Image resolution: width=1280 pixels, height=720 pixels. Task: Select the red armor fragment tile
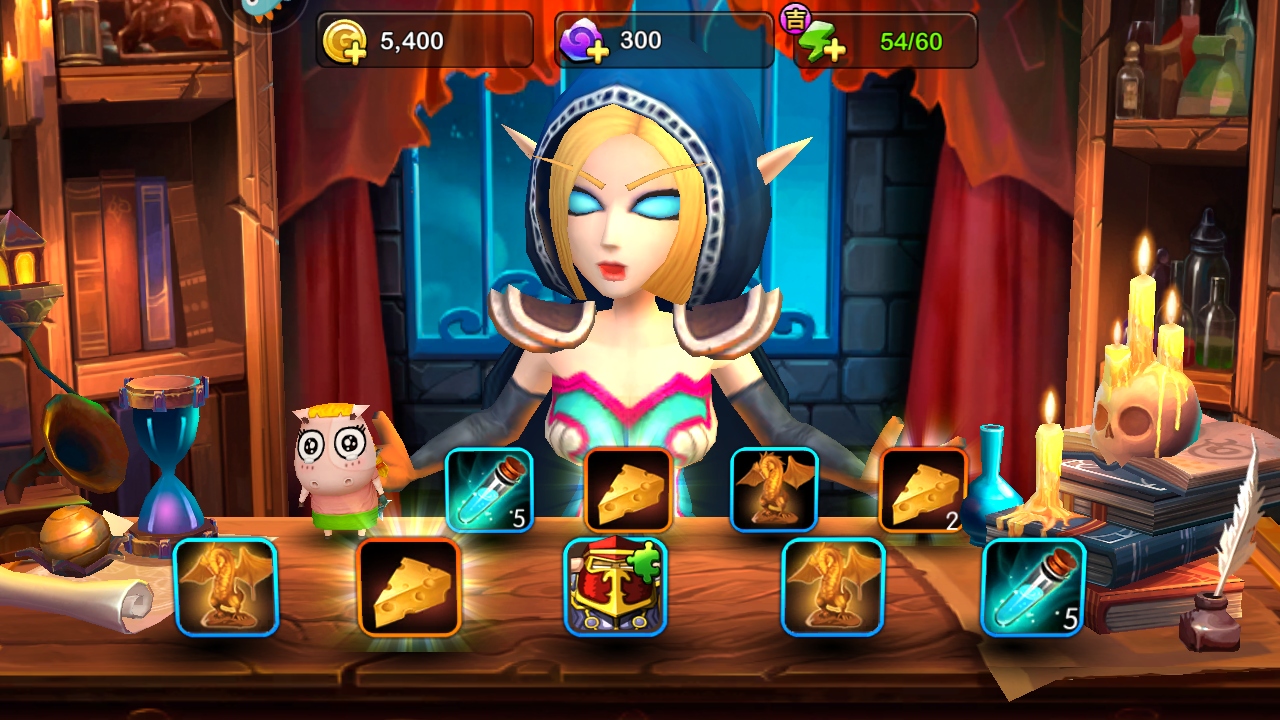click(x=615, y=587)
